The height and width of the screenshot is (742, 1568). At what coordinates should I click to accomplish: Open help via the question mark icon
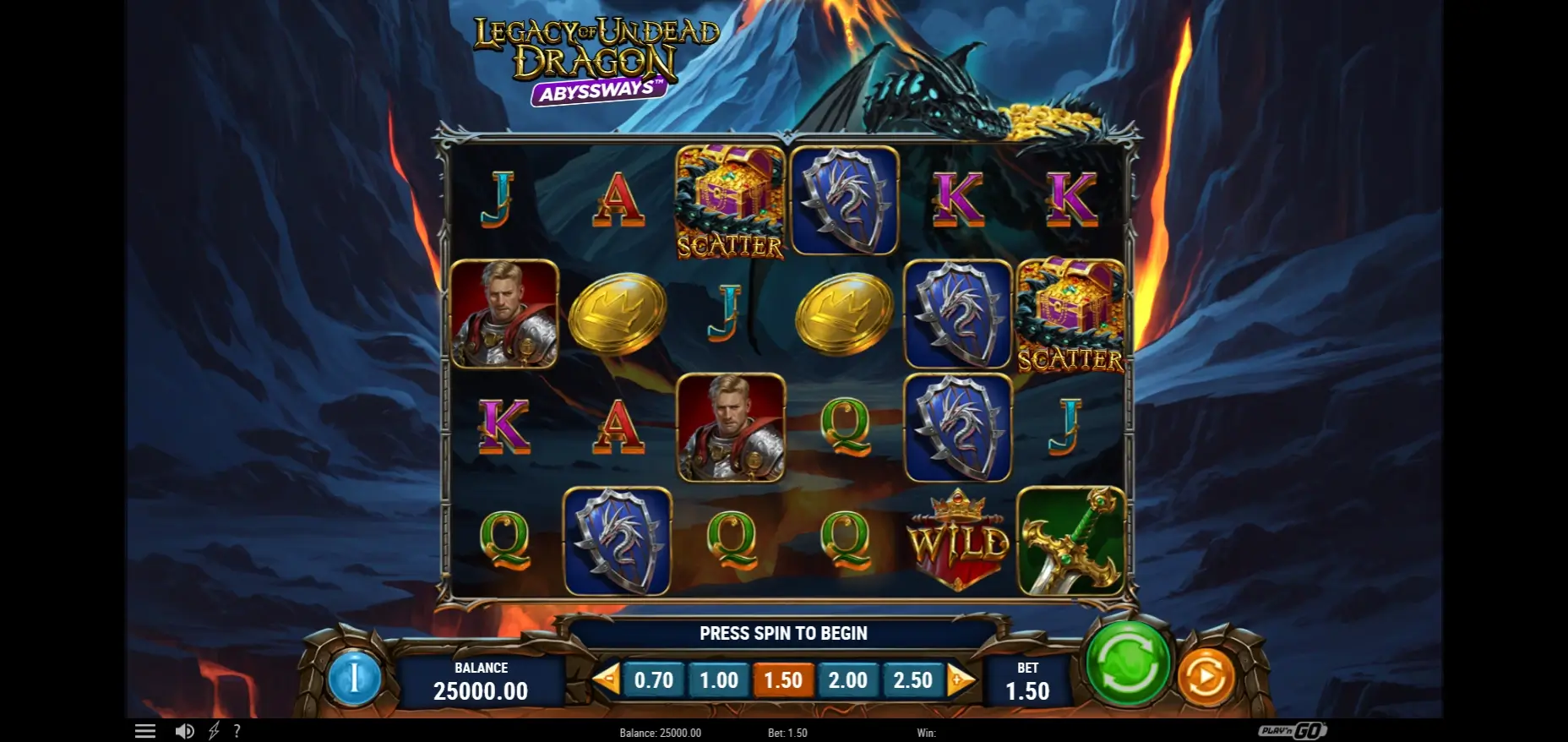pos(237,730)
